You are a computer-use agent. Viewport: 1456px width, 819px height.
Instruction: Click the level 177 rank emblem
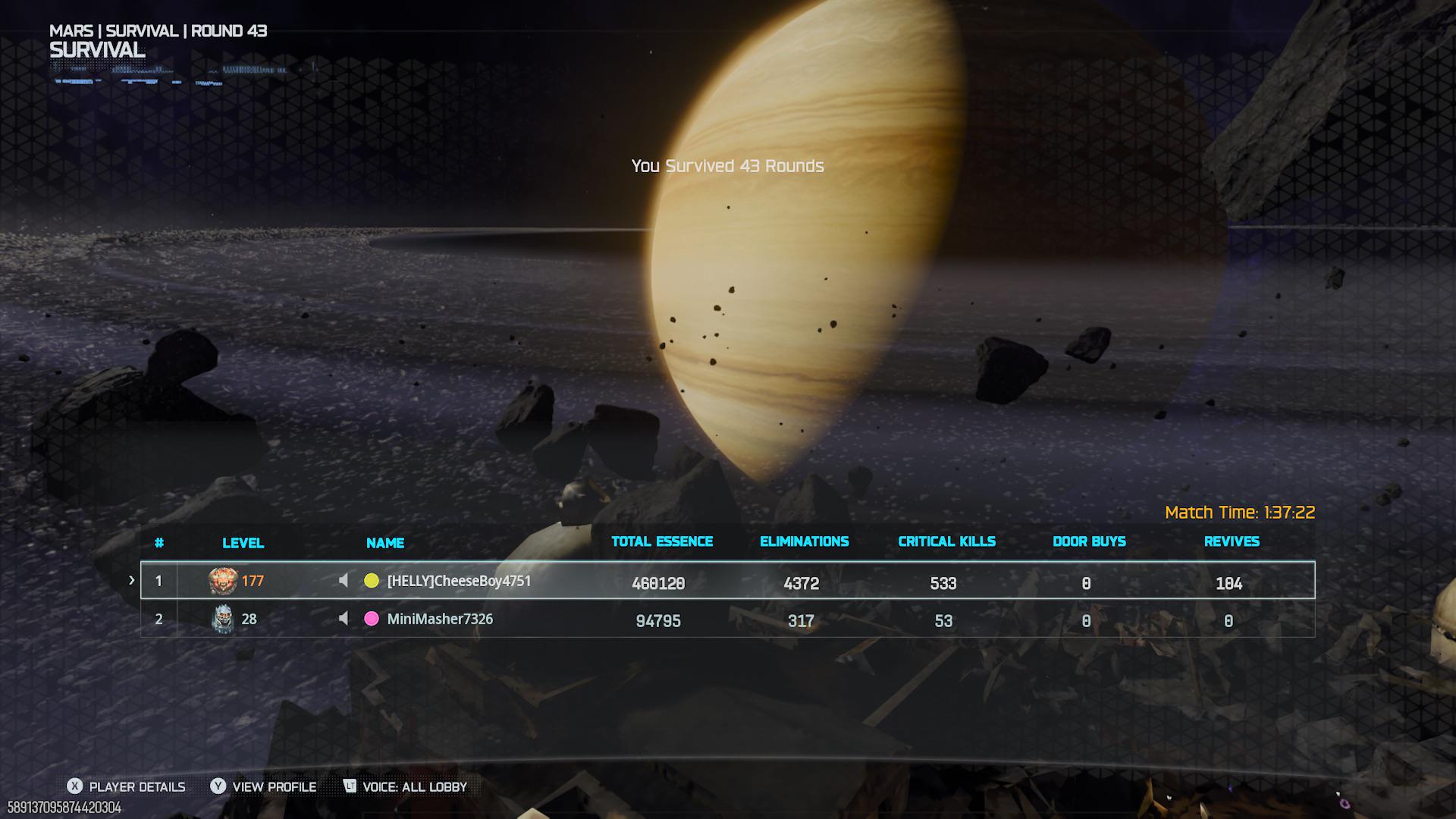point(222,581)
